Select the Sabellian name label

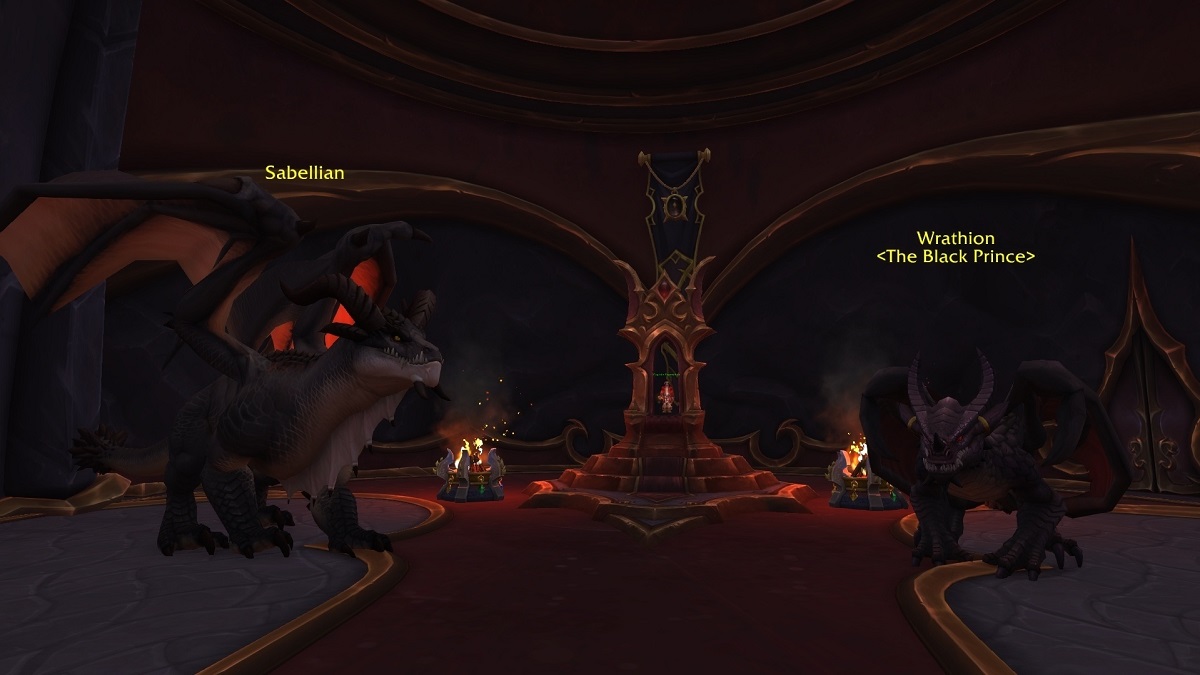coord(305,173)
